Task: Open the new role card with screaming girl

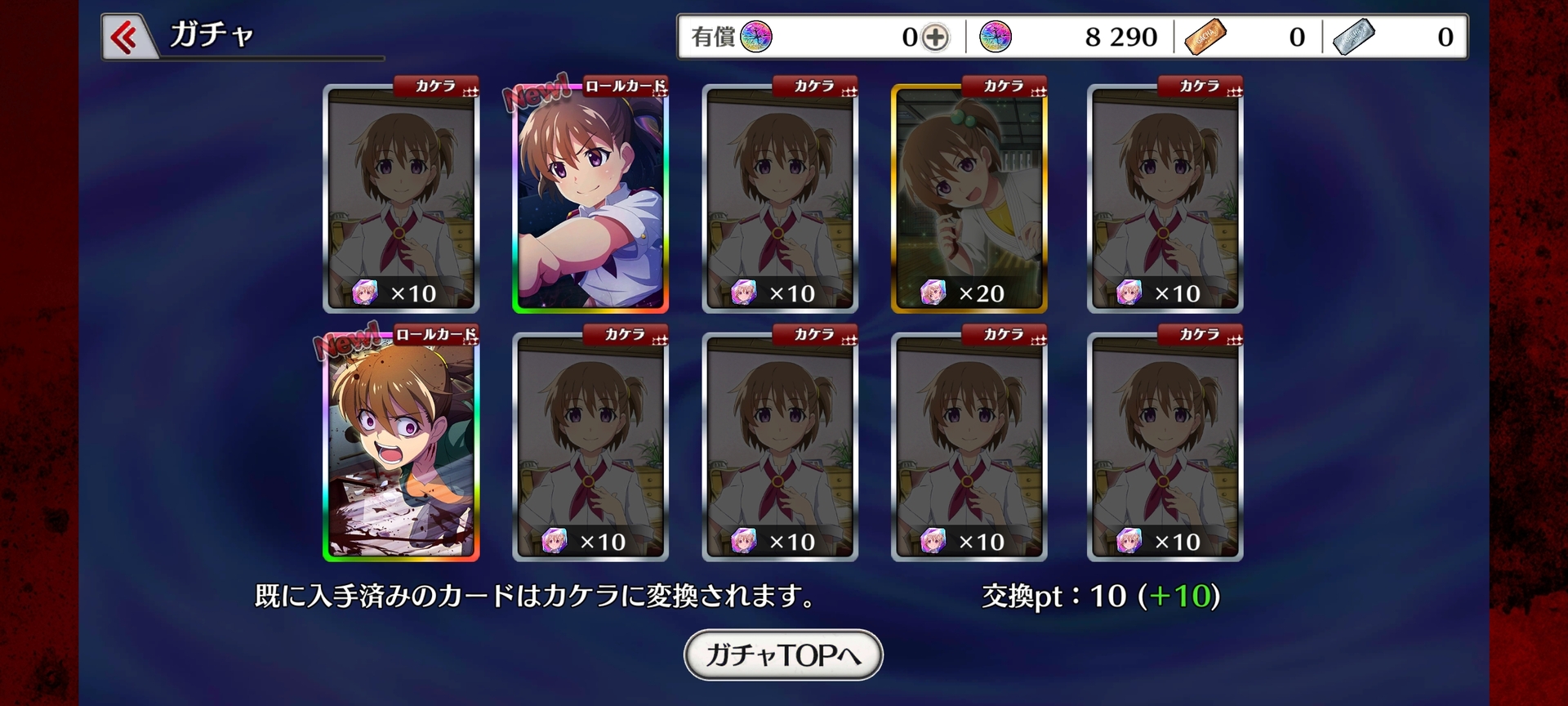Action: click(401, 447)
